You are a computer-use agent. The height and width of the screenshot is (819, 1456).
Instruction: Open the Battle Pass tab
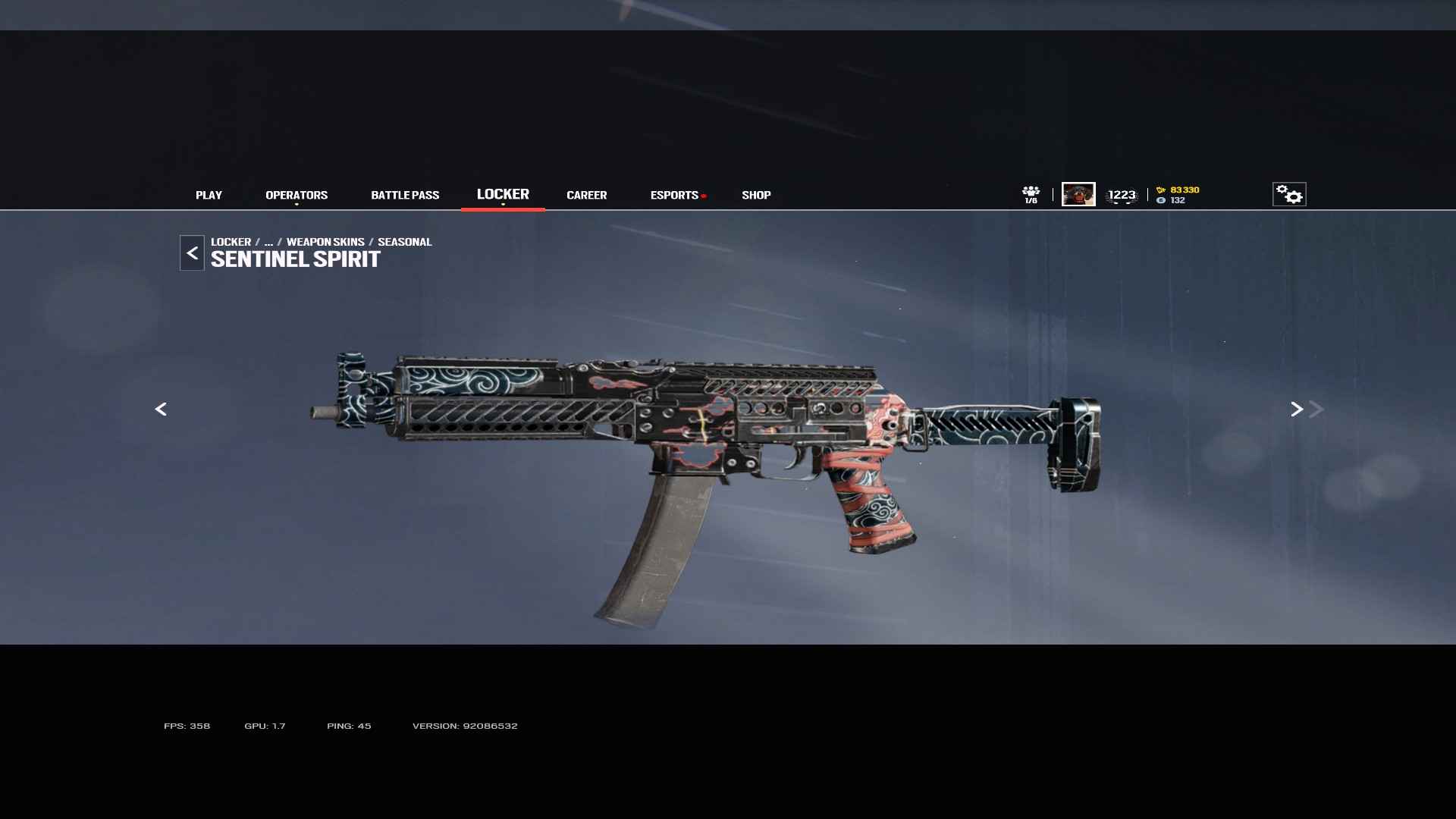[x=405, y=195]
